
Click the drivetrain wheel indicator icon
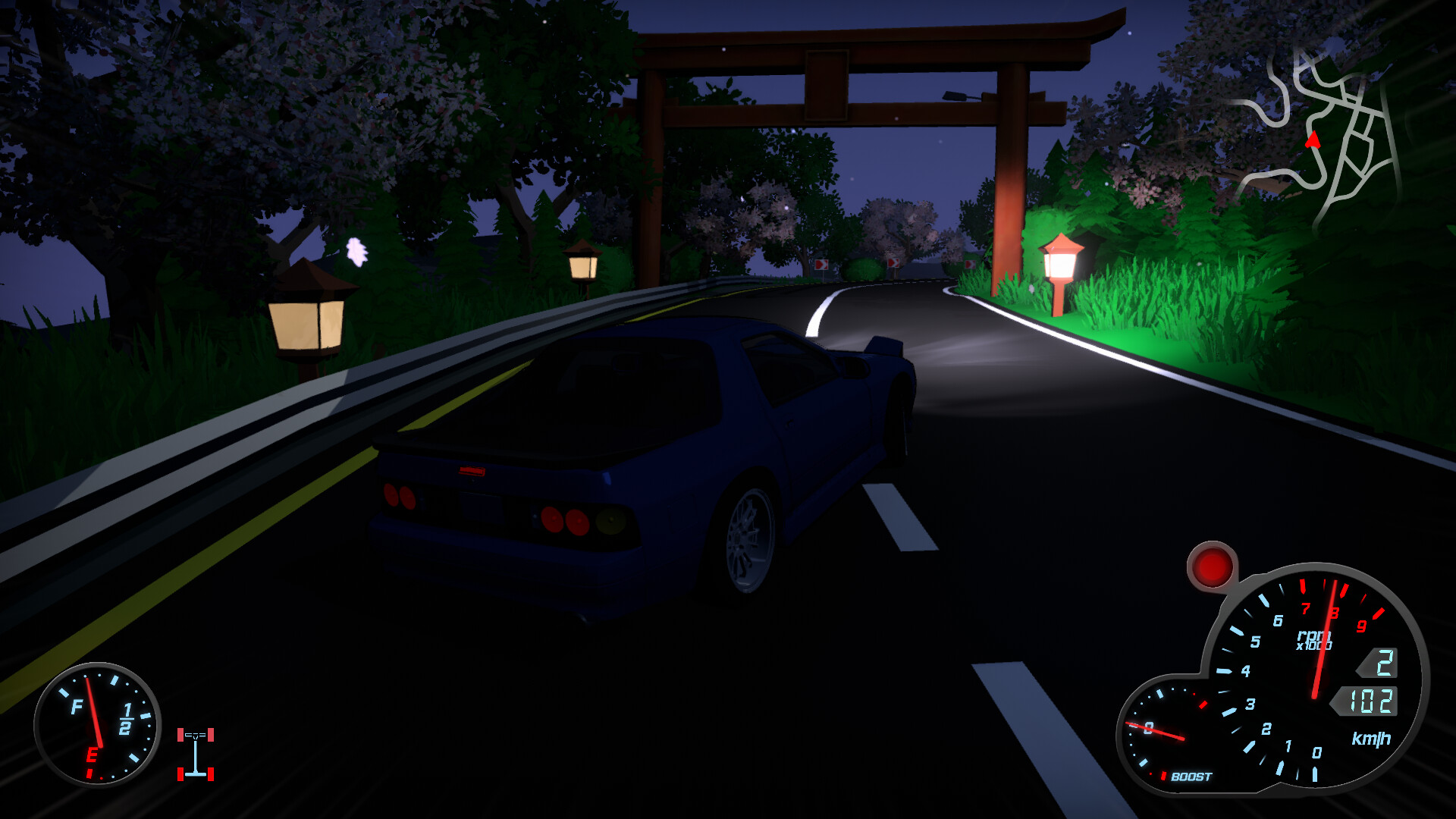pyautogui.click(x=196, y=755)
